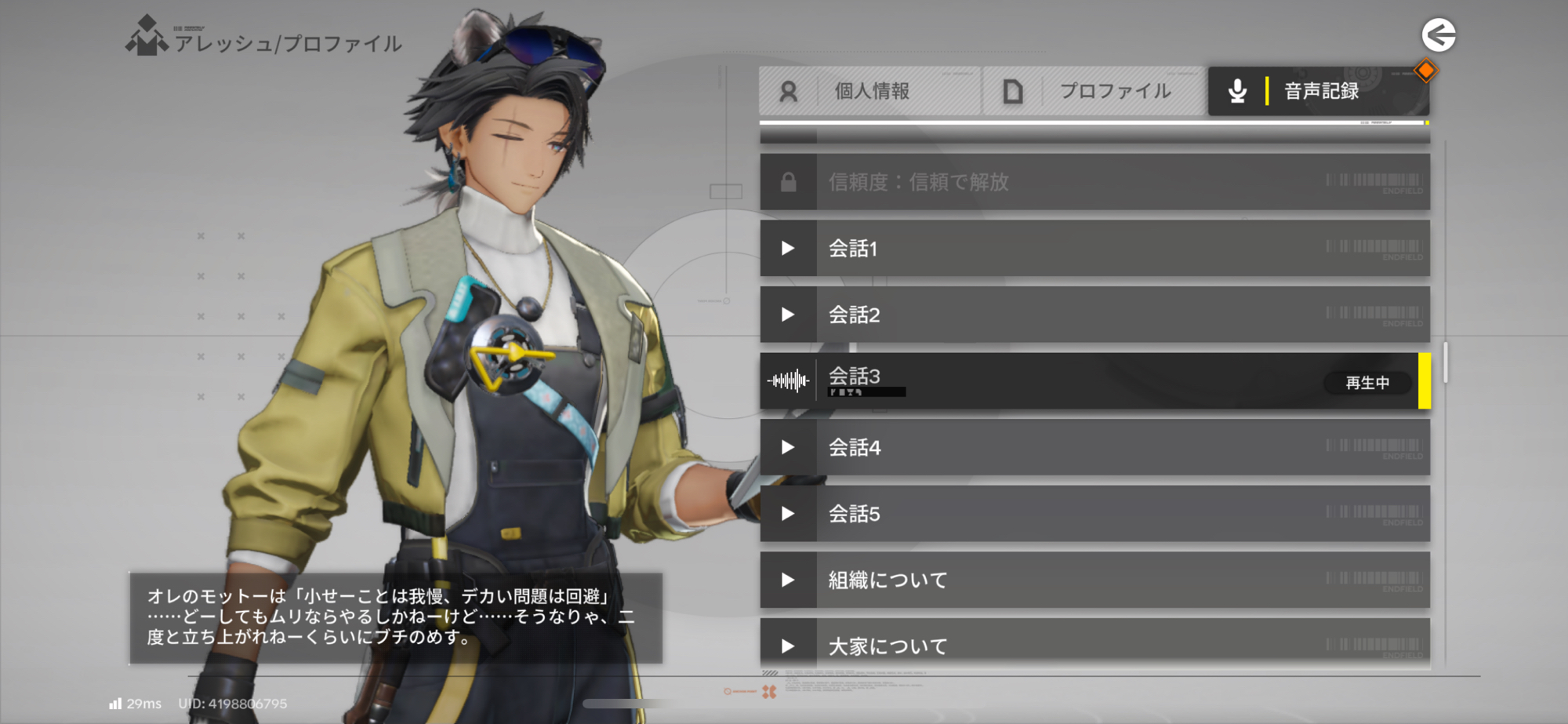Select the currently playing 会話3 row

tap(1094, 381)
